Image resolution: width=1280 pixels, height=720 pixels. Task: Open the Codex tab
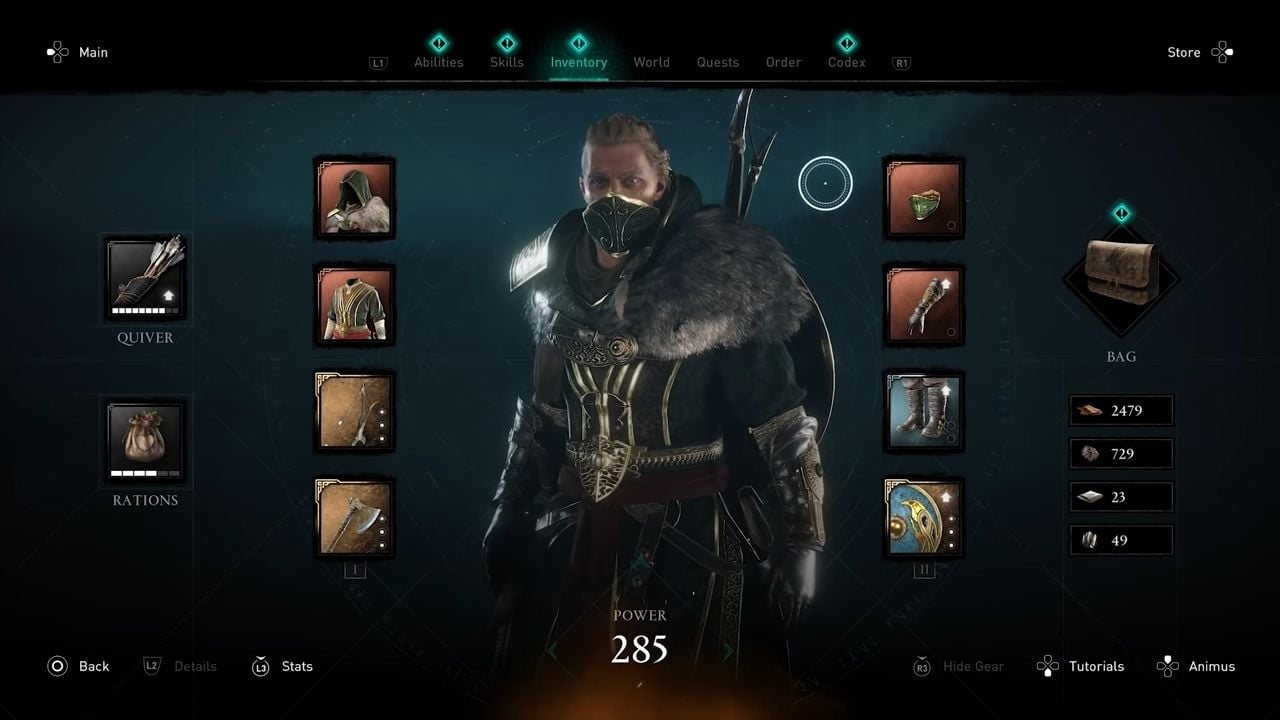pyautogui.click(x=846, y=62)
